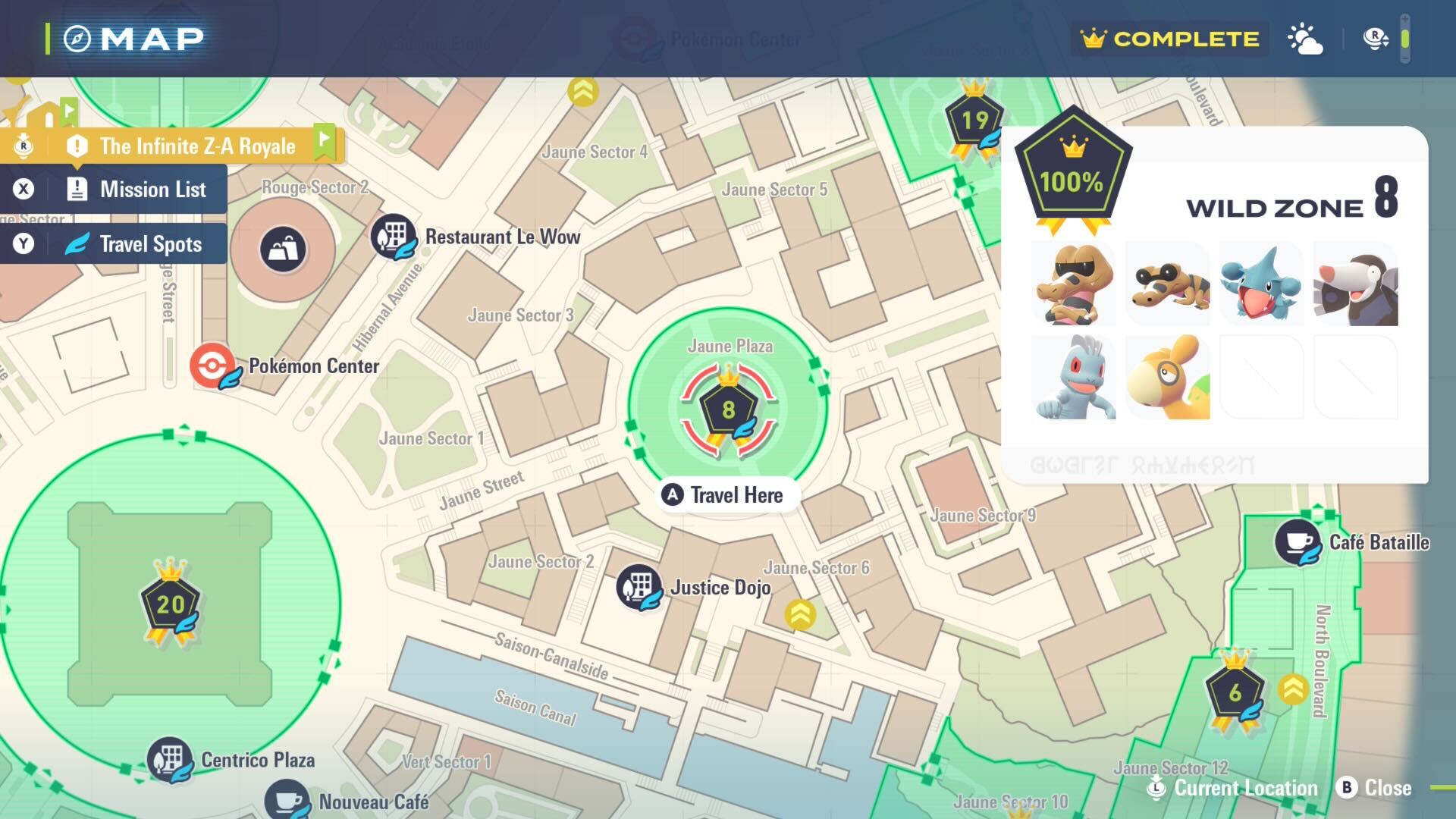Click the shopping bag shop marker
1456x819 pixels.
click(x=283, y=249)
